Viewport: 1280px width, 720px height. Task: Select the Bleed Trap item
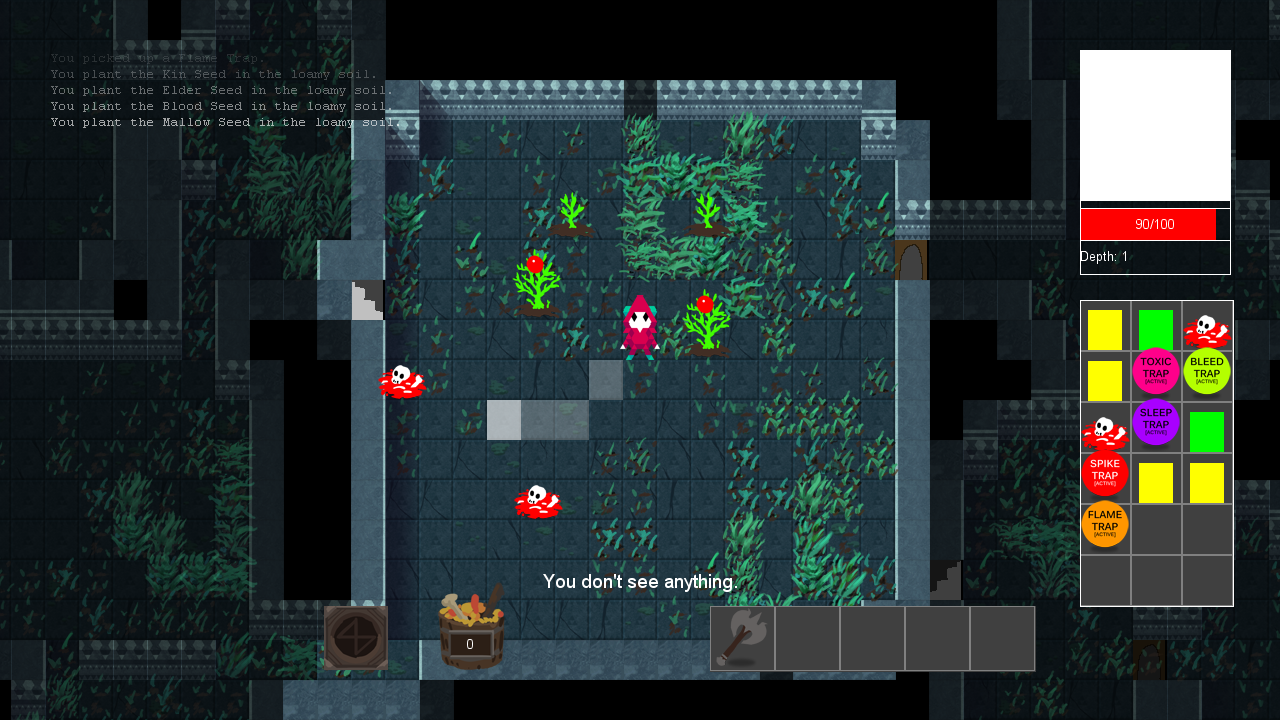click(1207, 371)
